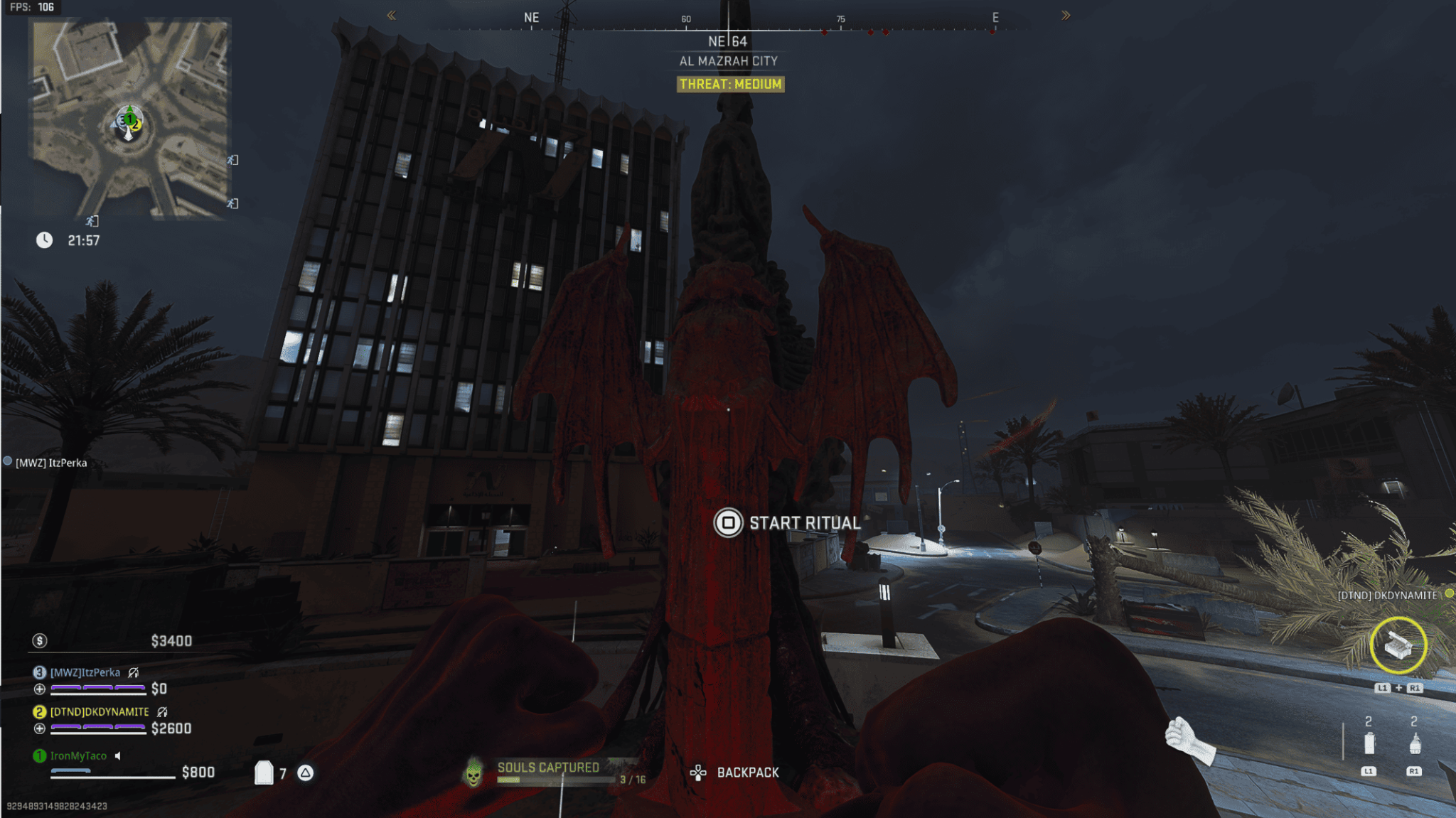This screenshot has width=1456, height=818.
Task: Click the BACKPACK label text
Action: click(748, 772)
